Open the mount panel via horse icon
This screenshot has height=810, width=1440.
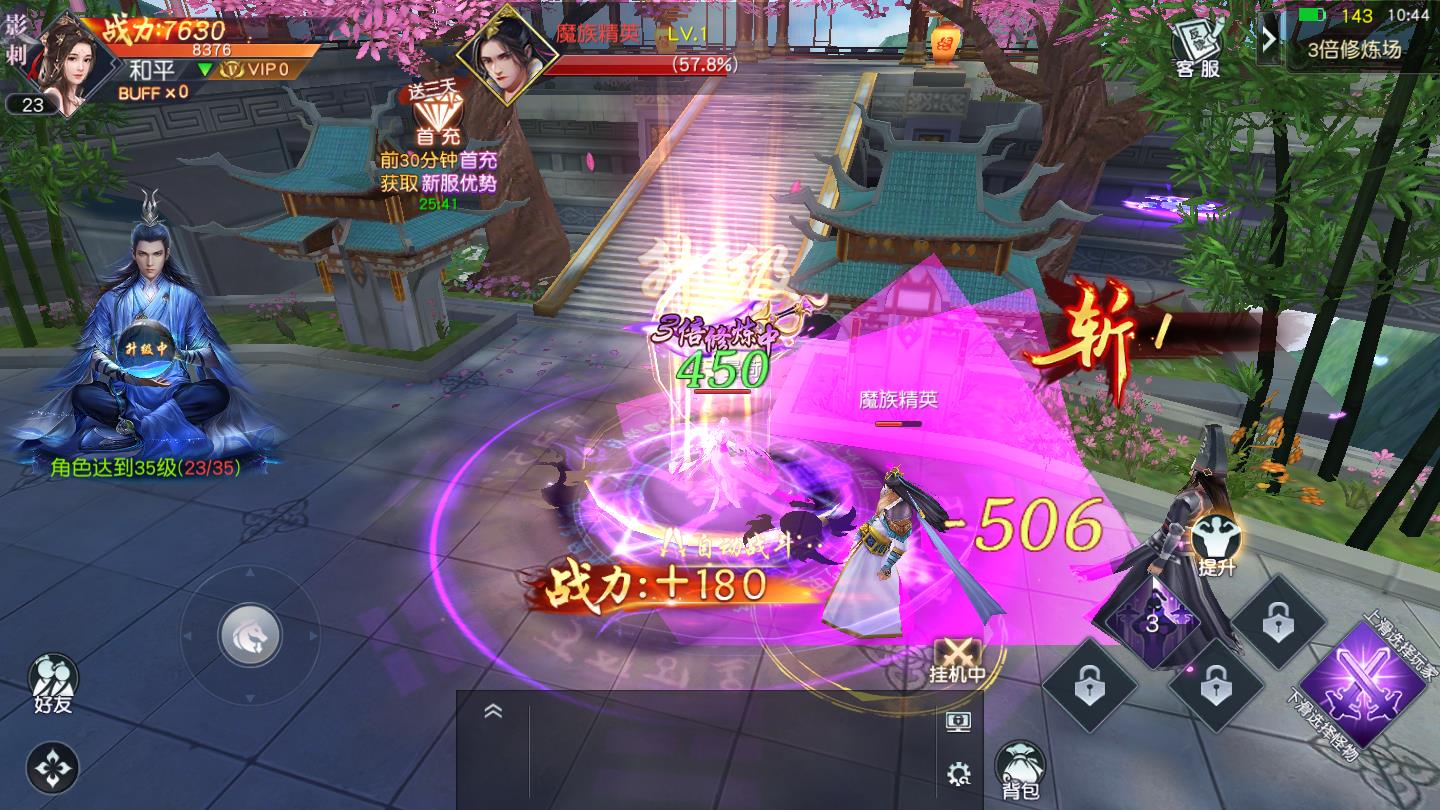click(249, 633)
